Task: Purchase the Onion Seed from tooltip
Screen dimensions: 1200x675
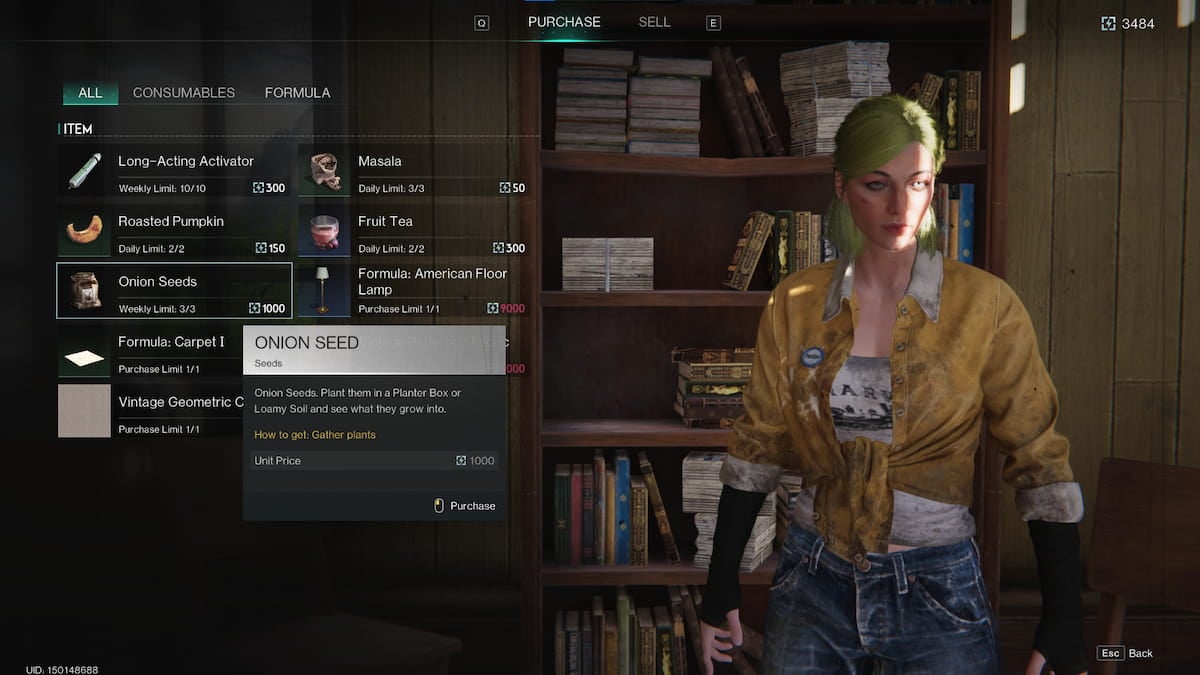Action: click(465, 506)
